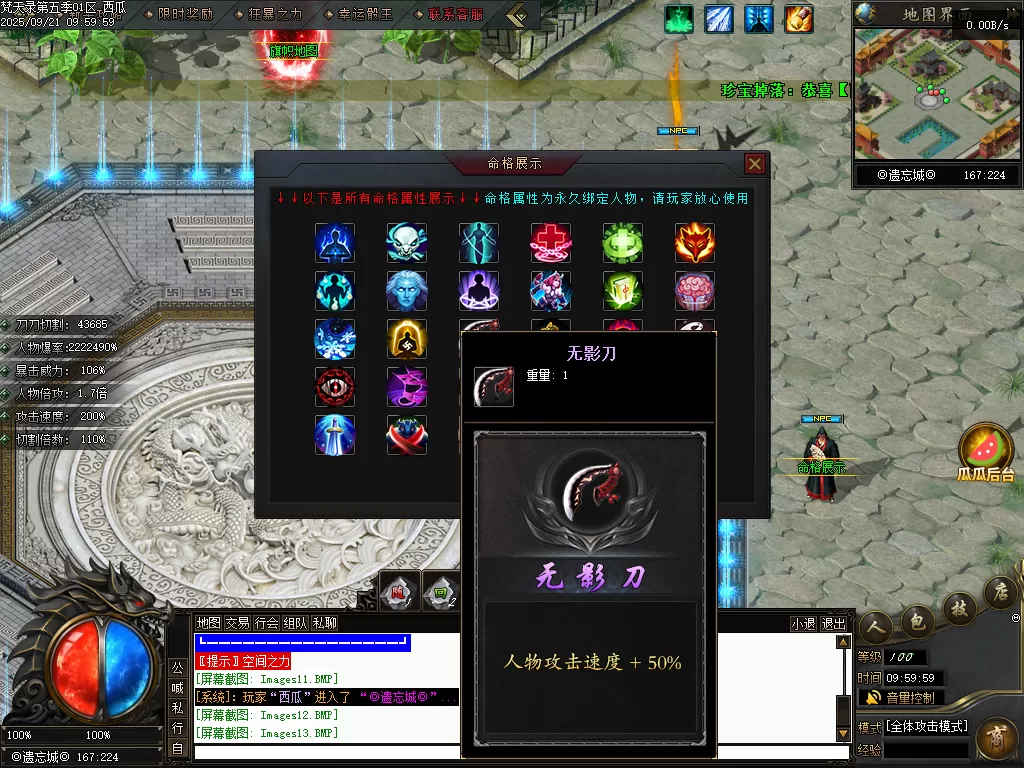Open the 狂暴之力 menu
1024x768 pixels.
(x=267, y=14)
